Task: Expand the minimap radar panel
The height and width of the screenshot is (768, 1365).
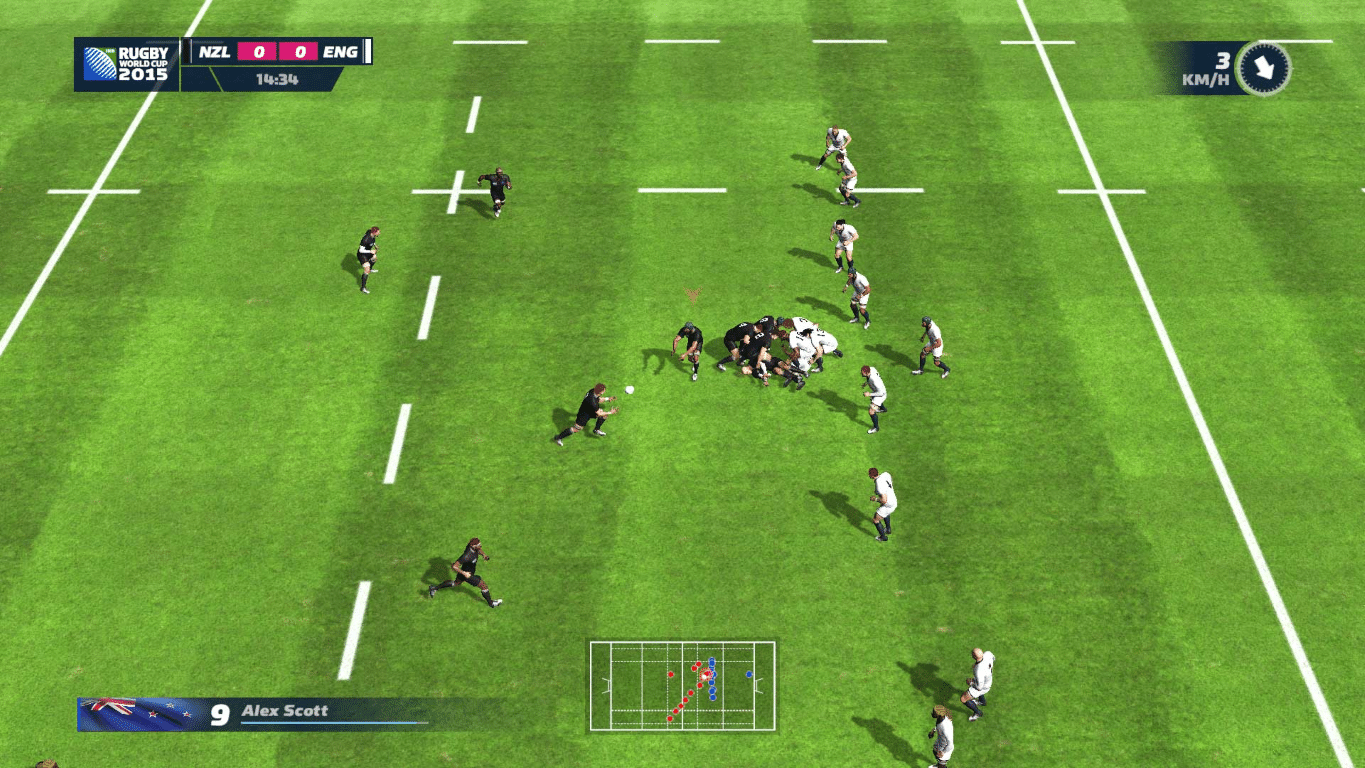Action: point(683,684)
